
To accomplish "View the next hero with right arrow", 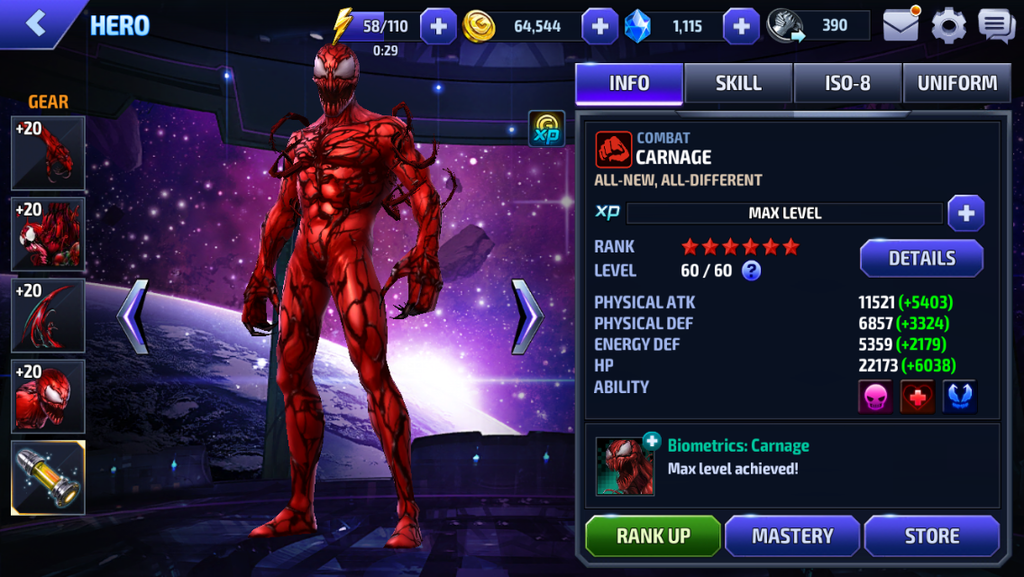I will (527, 317).
